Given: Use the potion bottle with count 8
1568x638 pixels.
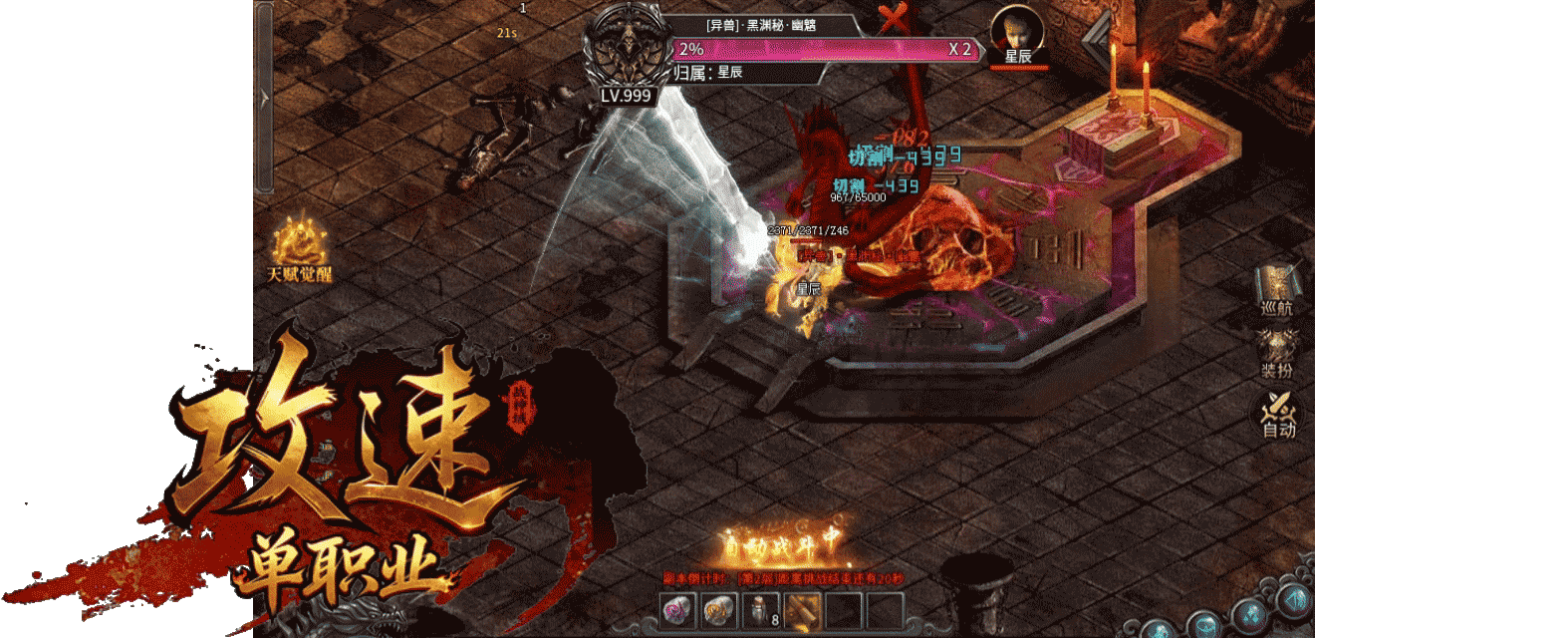Looking at the screenshot, I should pos(761,610).
